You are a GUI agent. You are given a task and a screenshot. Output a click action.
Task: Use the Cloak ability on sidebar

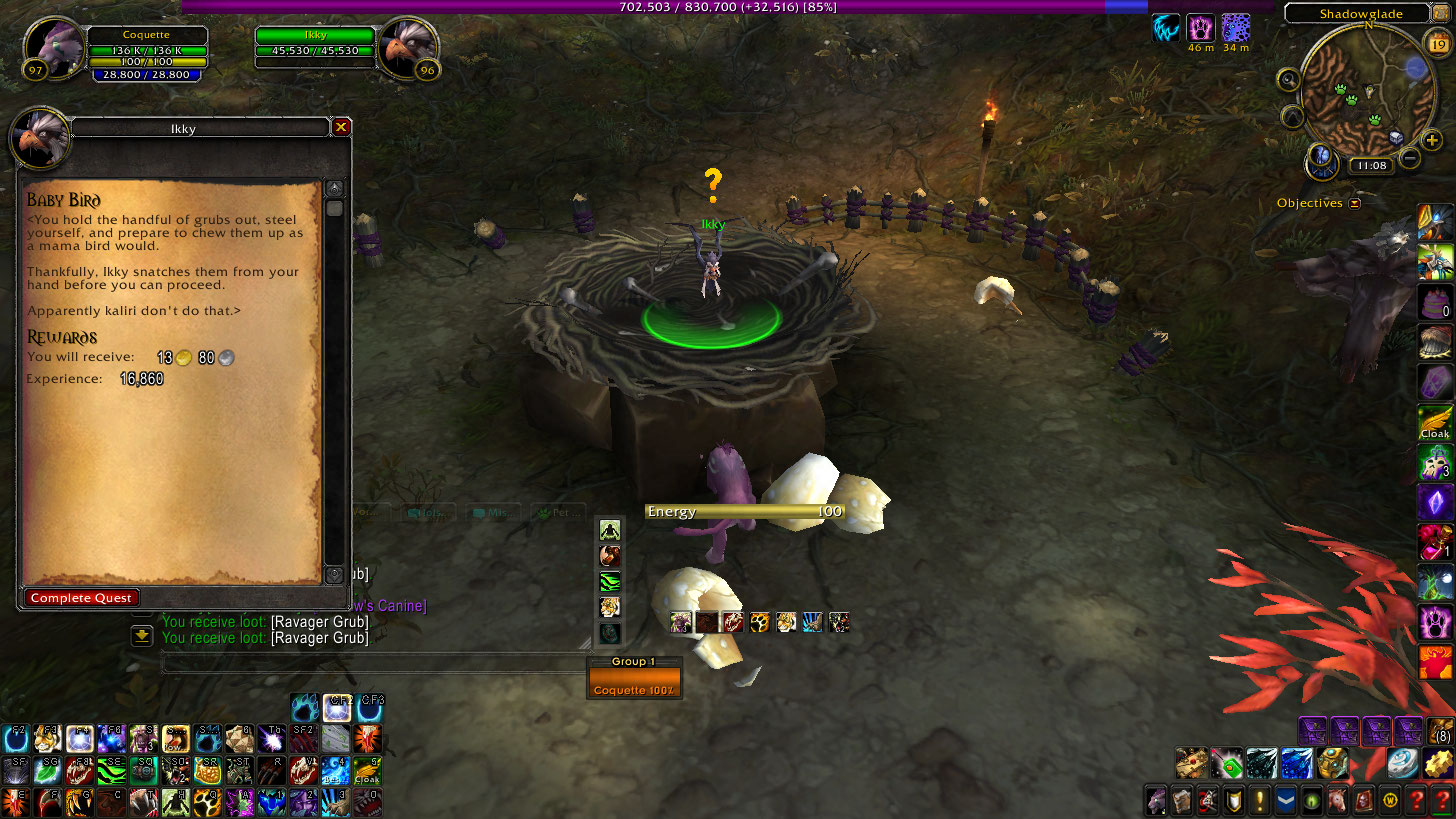1435,423
